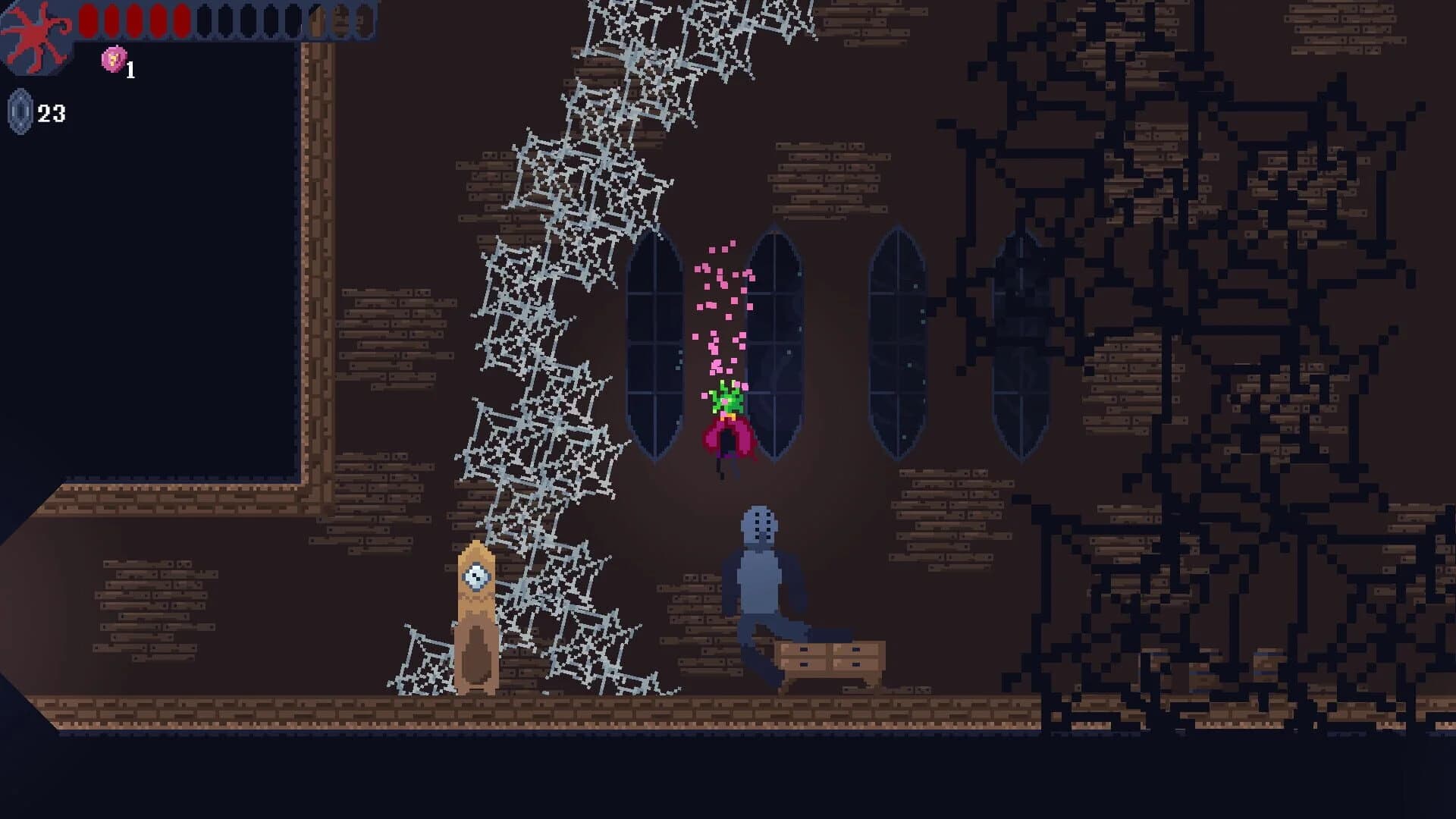The height and width of the screenshot is (819, 1456).
Task: Click the red portion of the health bar
Action: point(136,20)
